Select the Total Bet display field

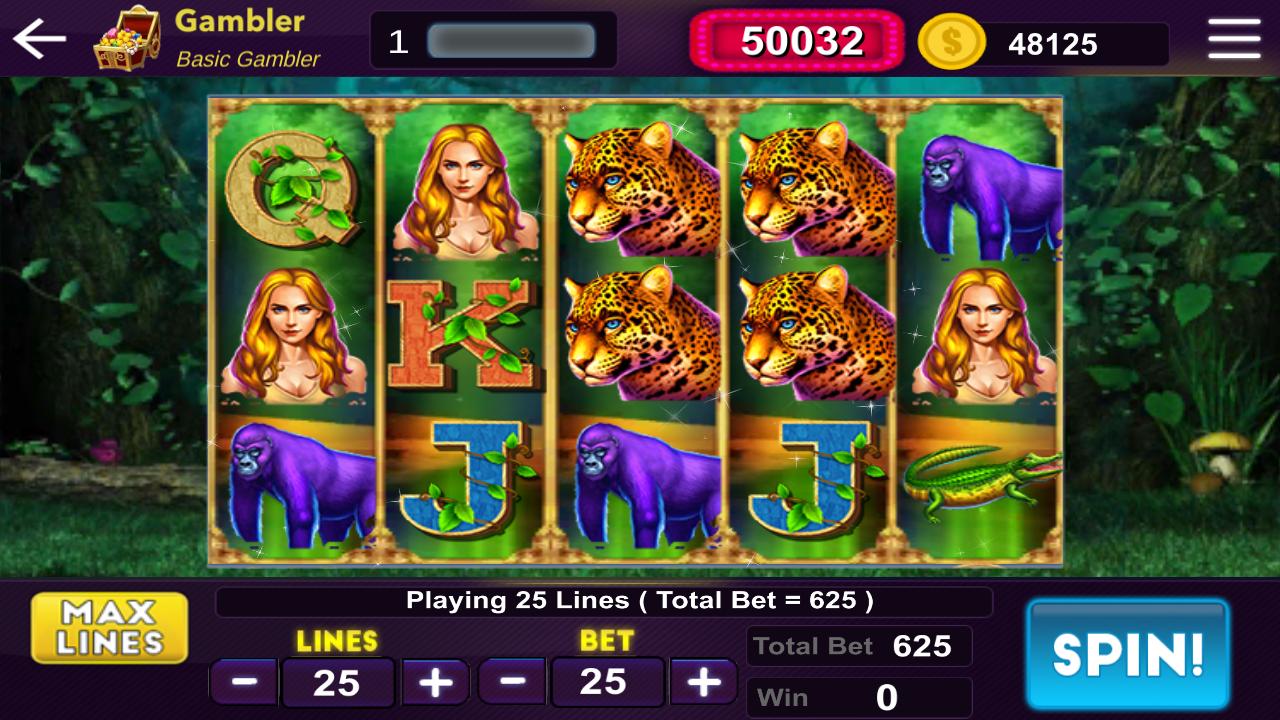858,645
